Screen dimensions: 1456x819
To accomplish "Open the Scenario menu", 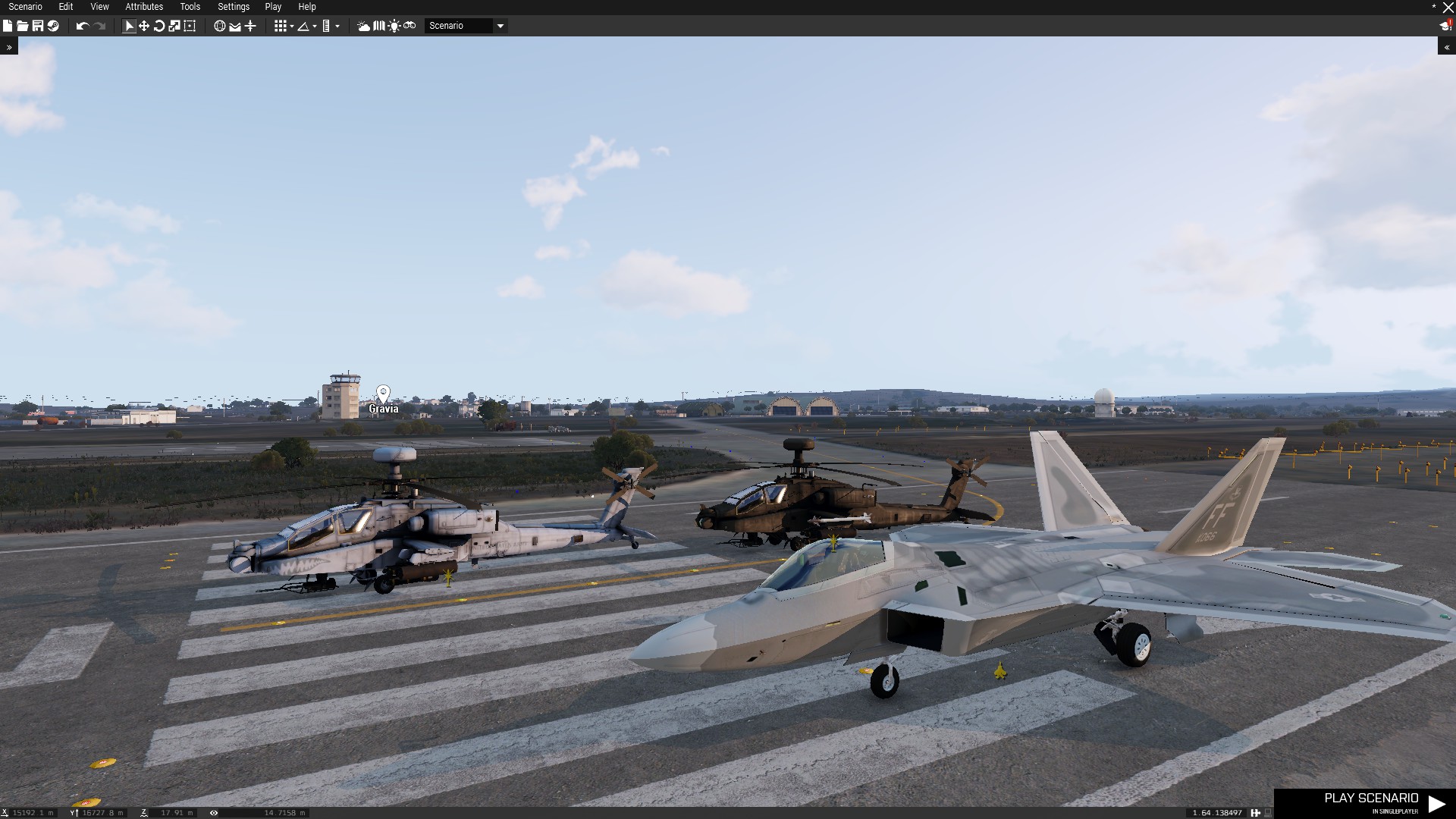I will pyautogui.click(x=25, y=7).
